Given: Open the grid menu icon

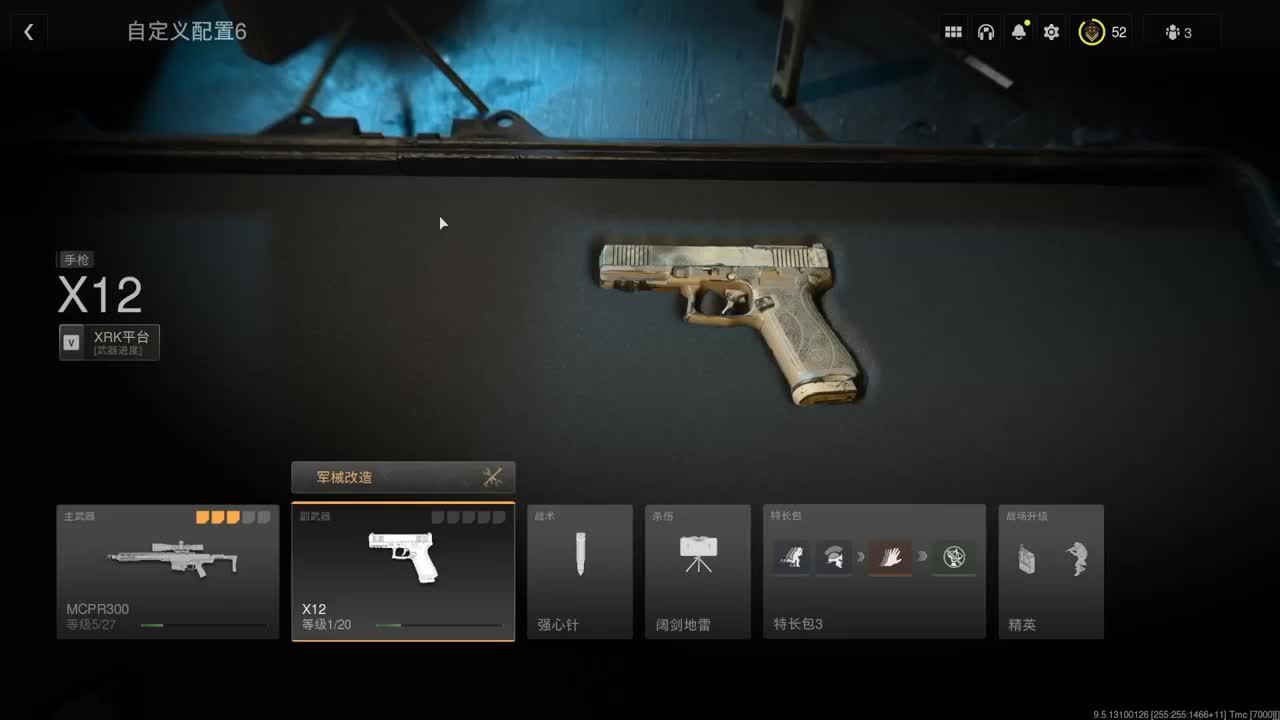Looking at the screenshot, I should coord(953,32).
